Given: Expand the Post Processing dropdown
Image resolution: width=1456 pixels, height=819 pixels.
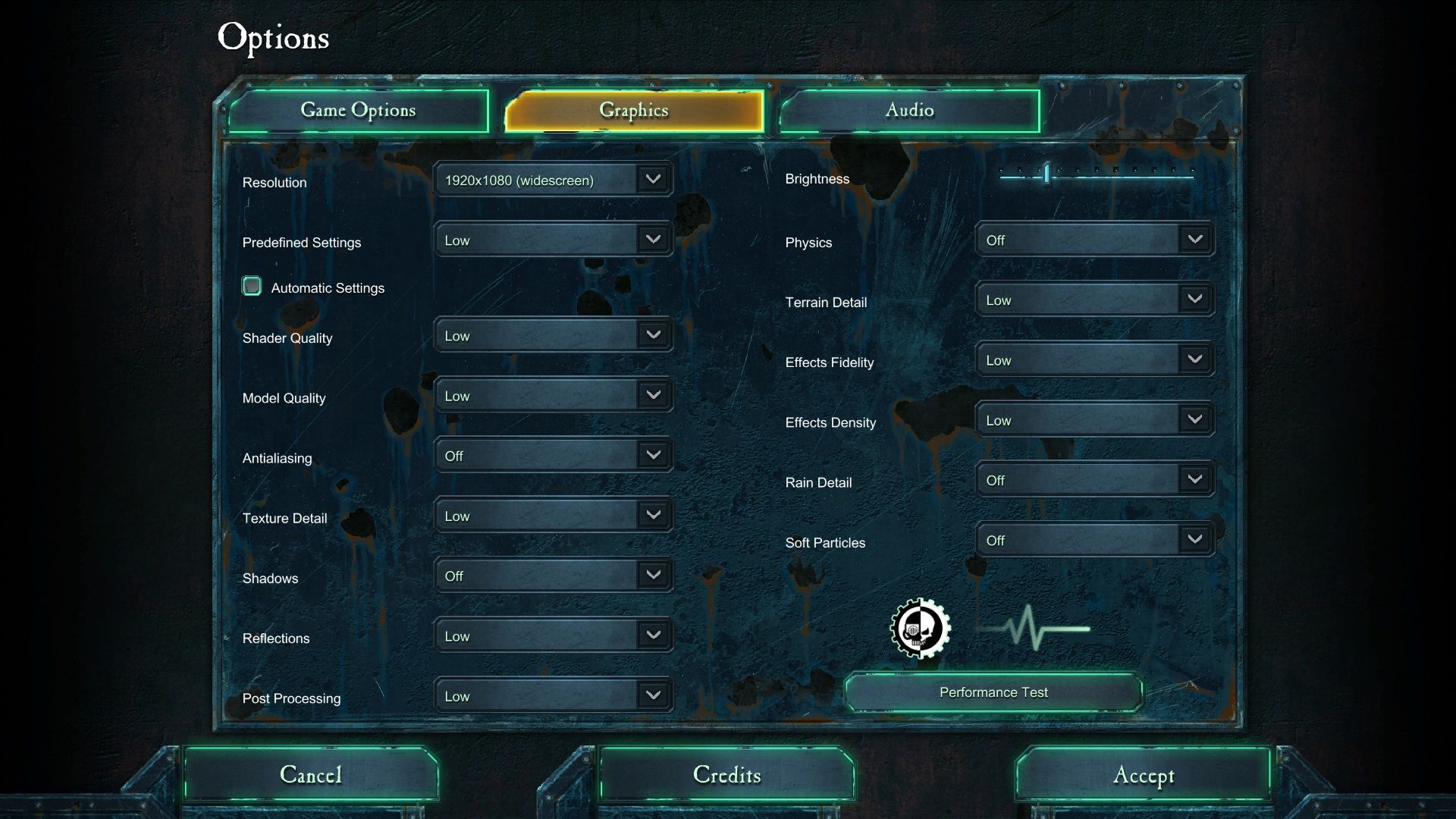Looking at the screenshot, I should pyautogui.click(x=553, y=695).
